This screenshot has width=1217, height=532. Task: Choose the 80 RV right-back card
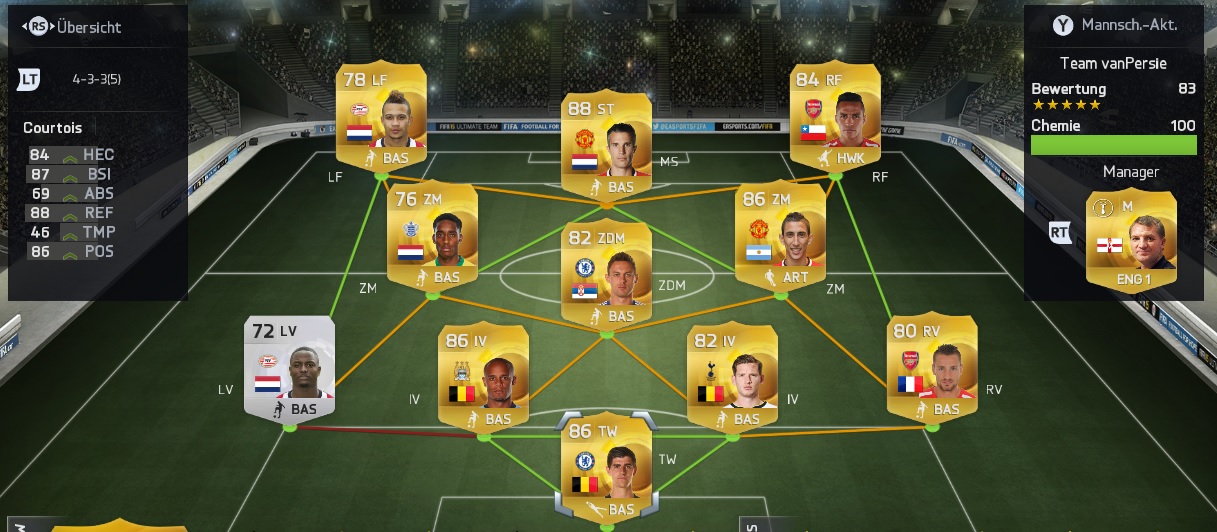coord(932,368)
